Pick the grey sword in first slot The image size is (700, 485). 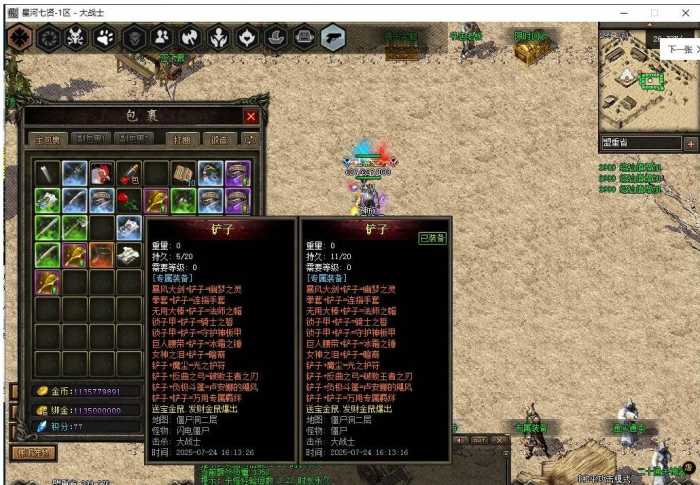tap(48, 173)
